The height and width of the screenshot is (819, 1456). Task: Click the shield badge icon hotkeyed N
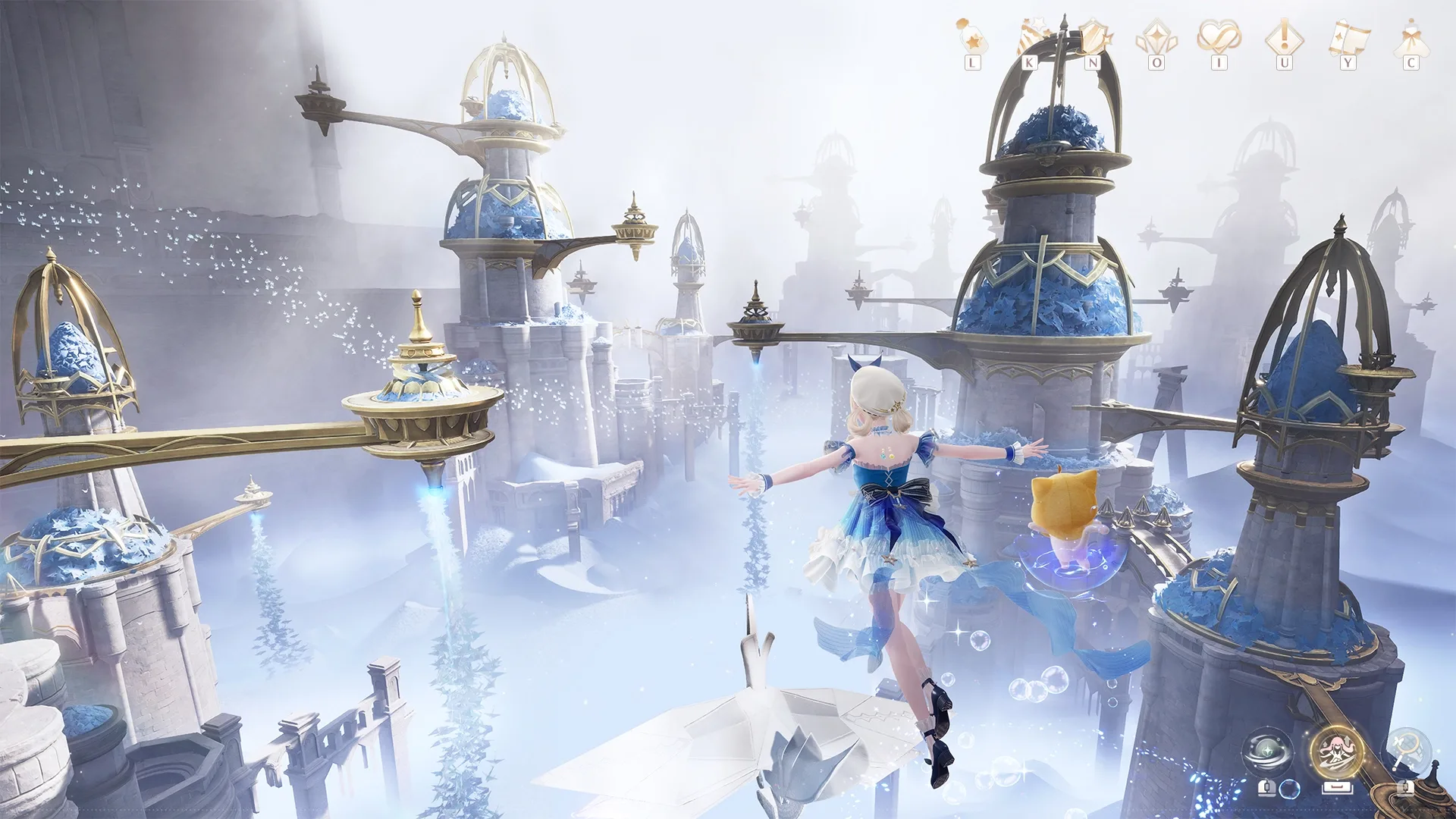pos(1092,36)
